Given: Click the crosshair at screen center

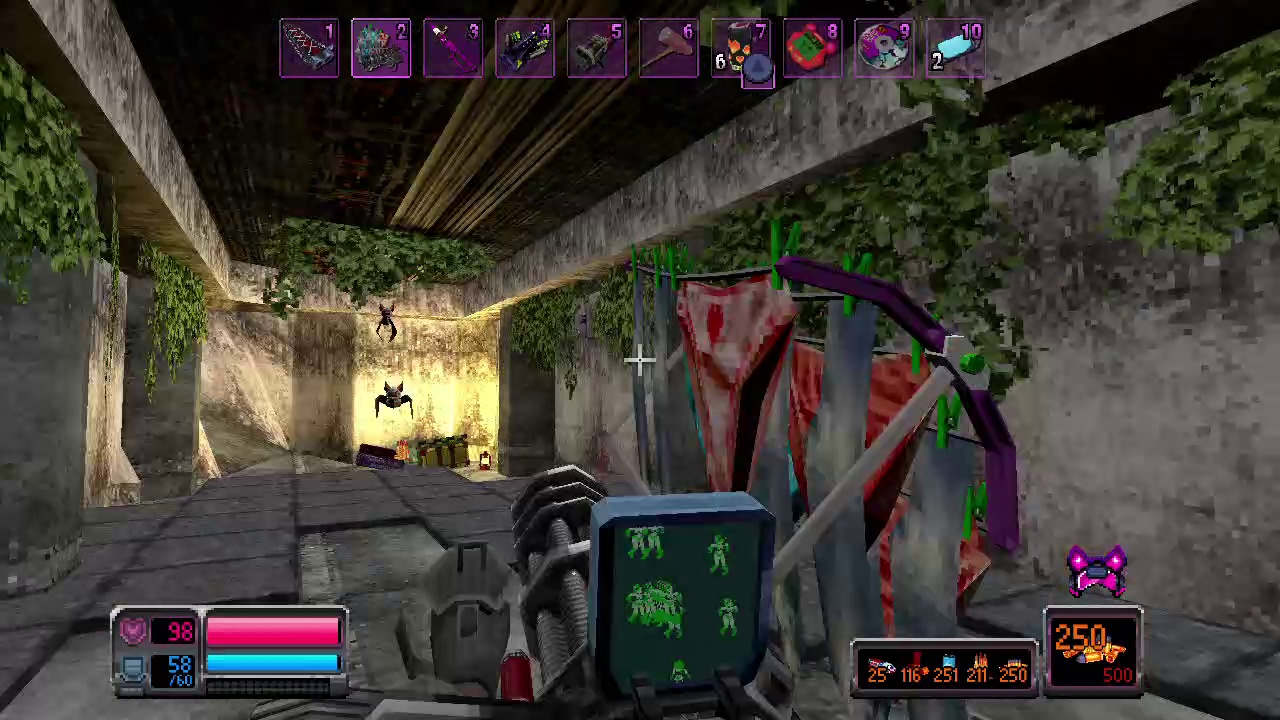Looking at the screenshot, I should coord(640,360).
